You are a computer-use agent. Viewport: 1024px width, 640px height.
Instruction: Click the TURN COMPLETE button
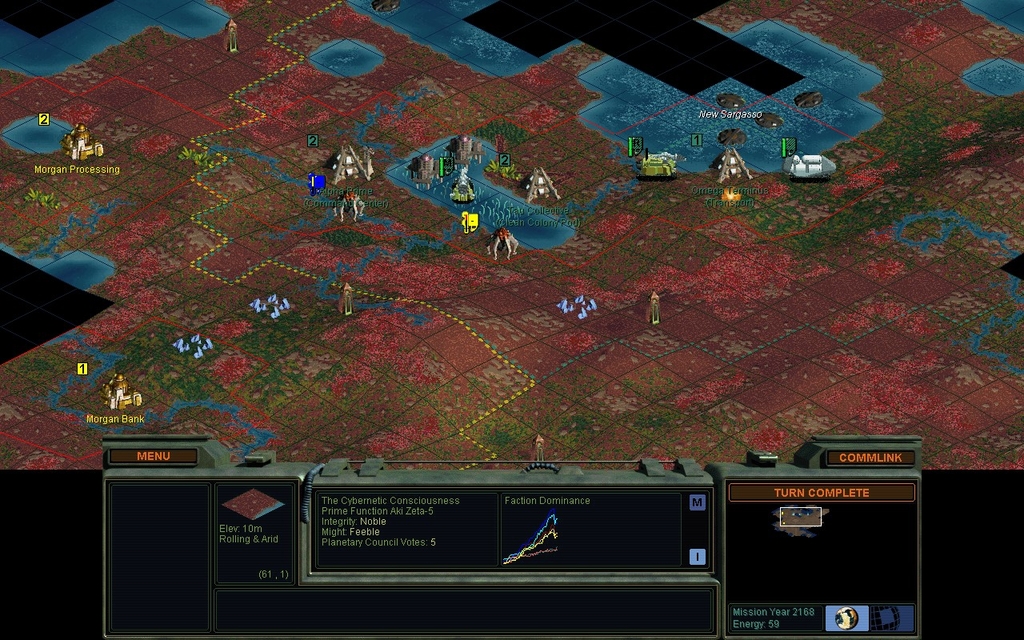tap(821, 492)
